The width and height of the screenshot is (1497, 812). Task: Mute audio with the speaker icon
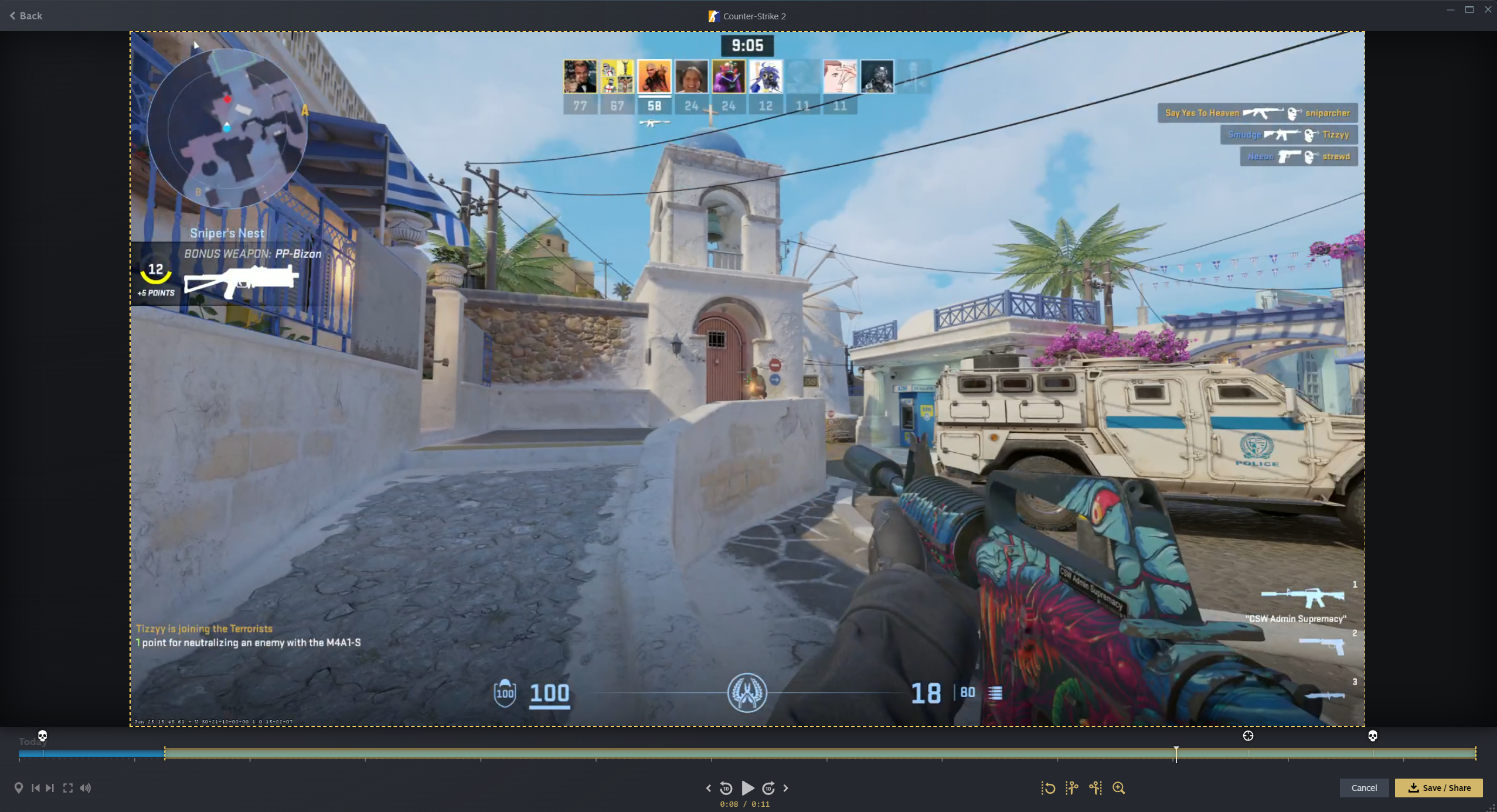[85, 788]
